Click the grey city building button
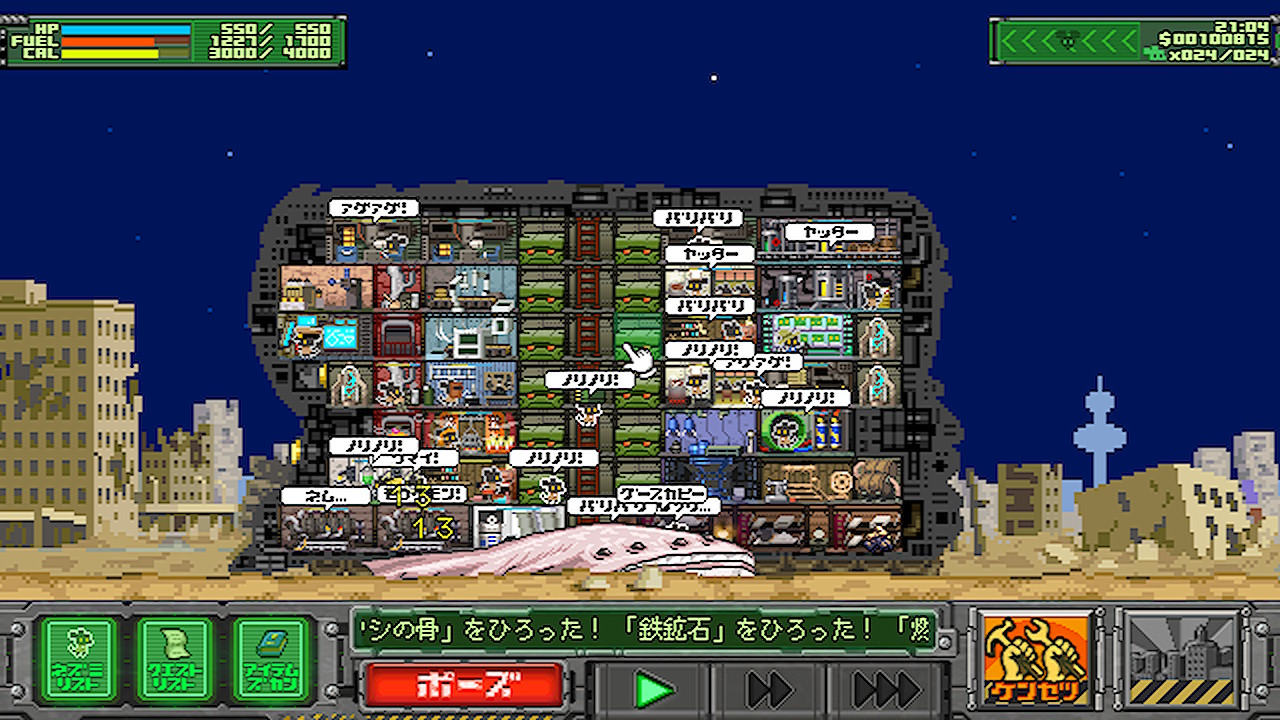This screenshot has width=1280, height=720. [1180, 659]
